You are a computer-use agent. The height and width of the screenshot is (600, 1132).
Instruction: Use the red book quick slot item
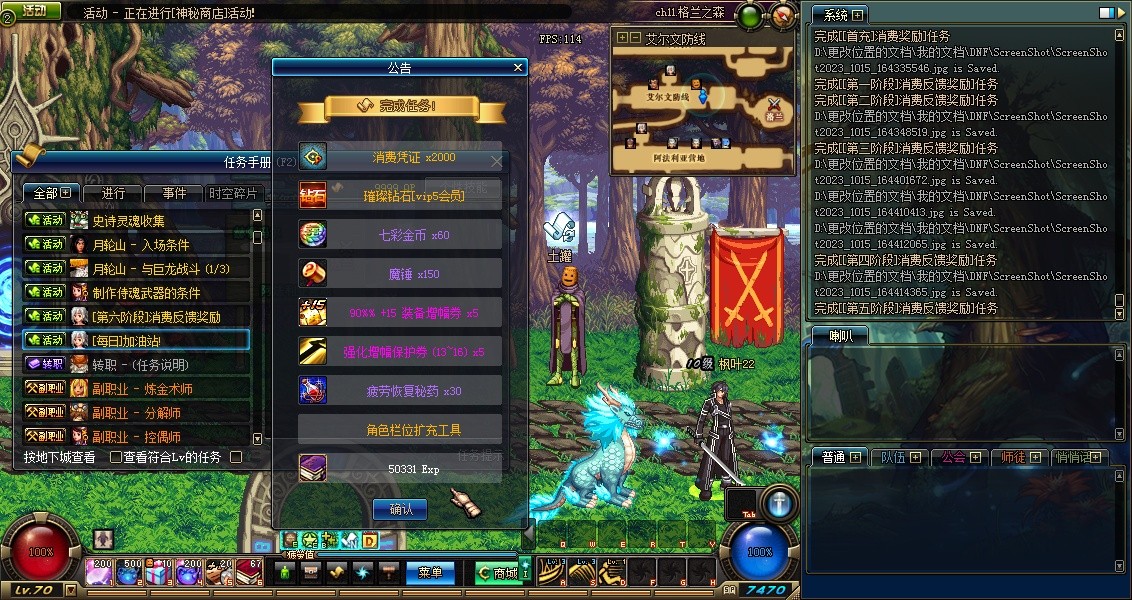coord(249,573)
